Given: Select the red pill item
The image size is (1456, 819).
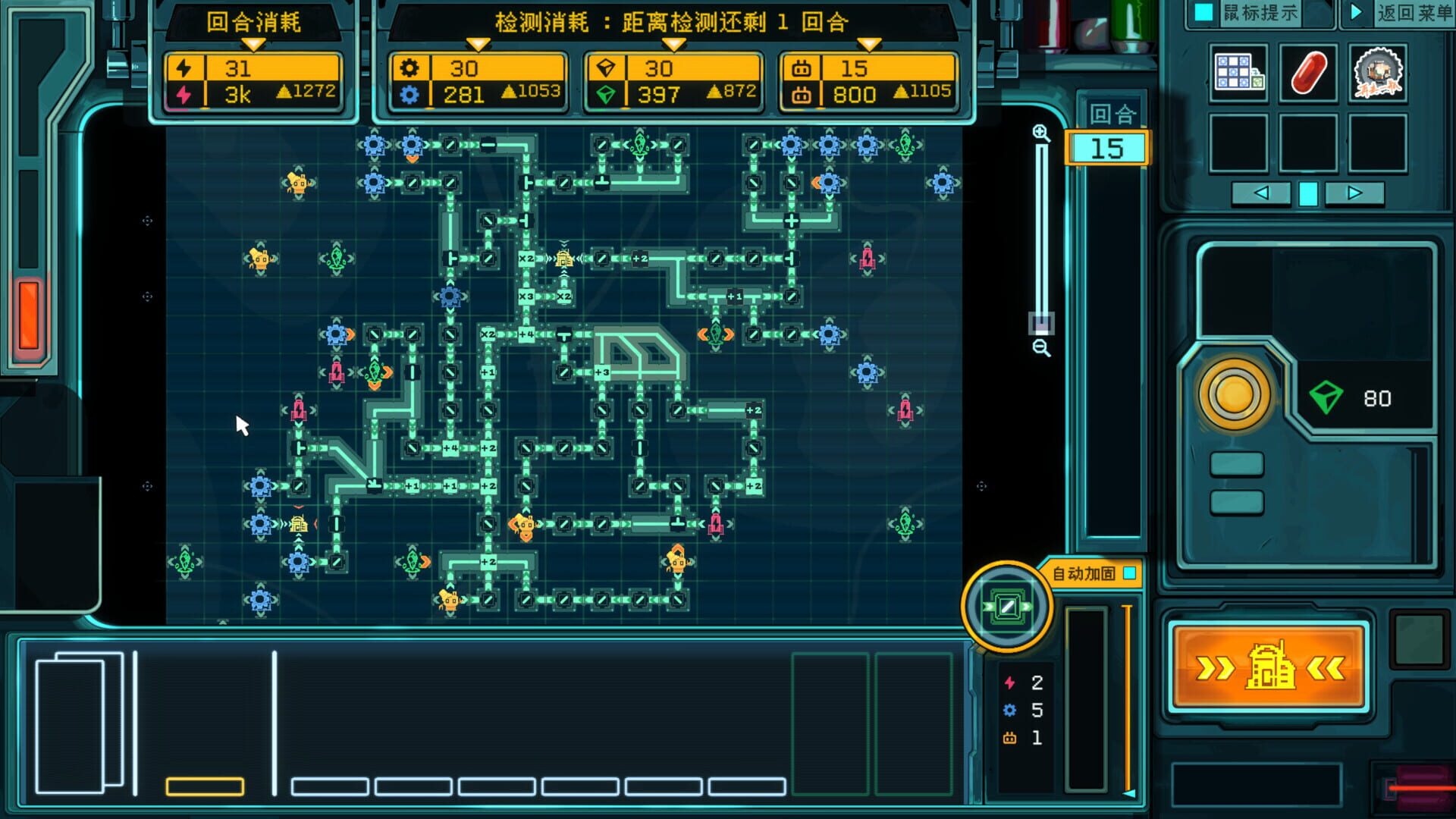Looking at the screenshot, I should coord(1308,73).
